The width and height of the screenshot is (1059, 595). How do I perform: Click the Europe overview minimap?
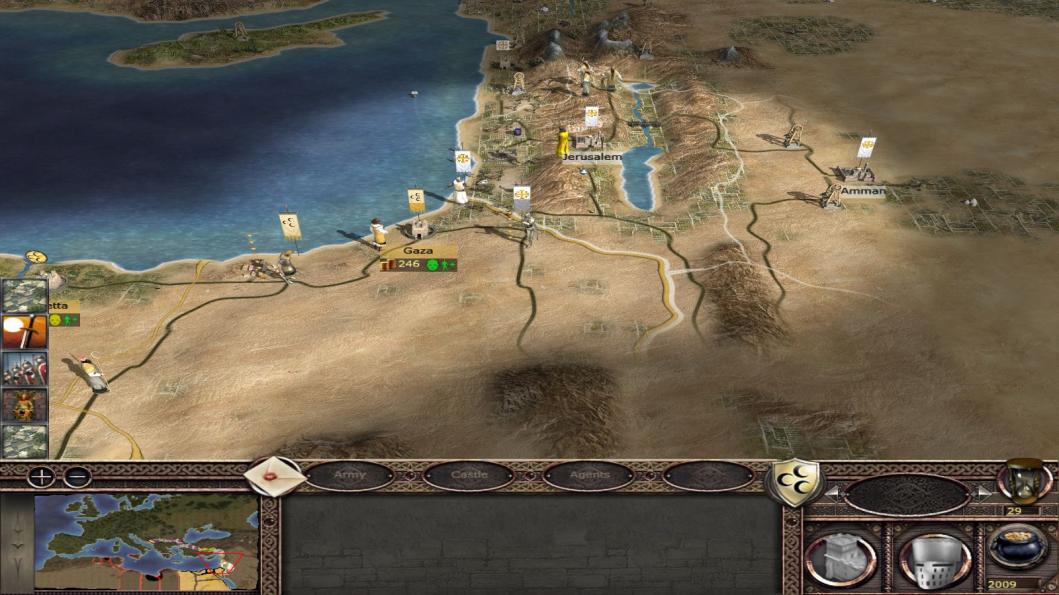(x=146, y=541)
